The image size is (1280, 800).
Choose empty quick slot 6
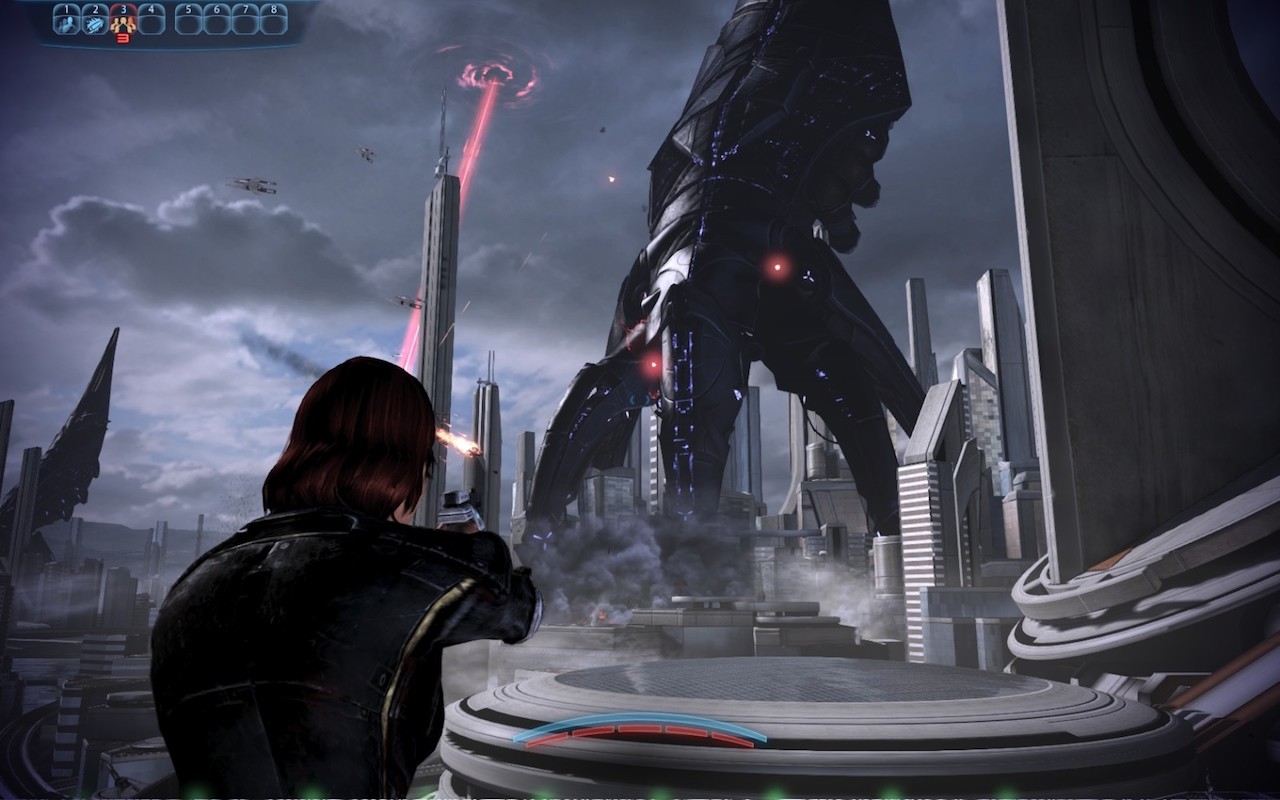coord(217,20)
